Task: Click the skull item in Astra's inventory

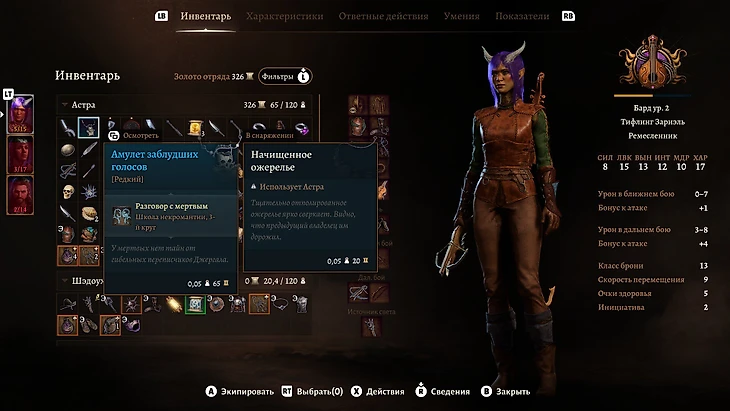Action: coord(67,193)
